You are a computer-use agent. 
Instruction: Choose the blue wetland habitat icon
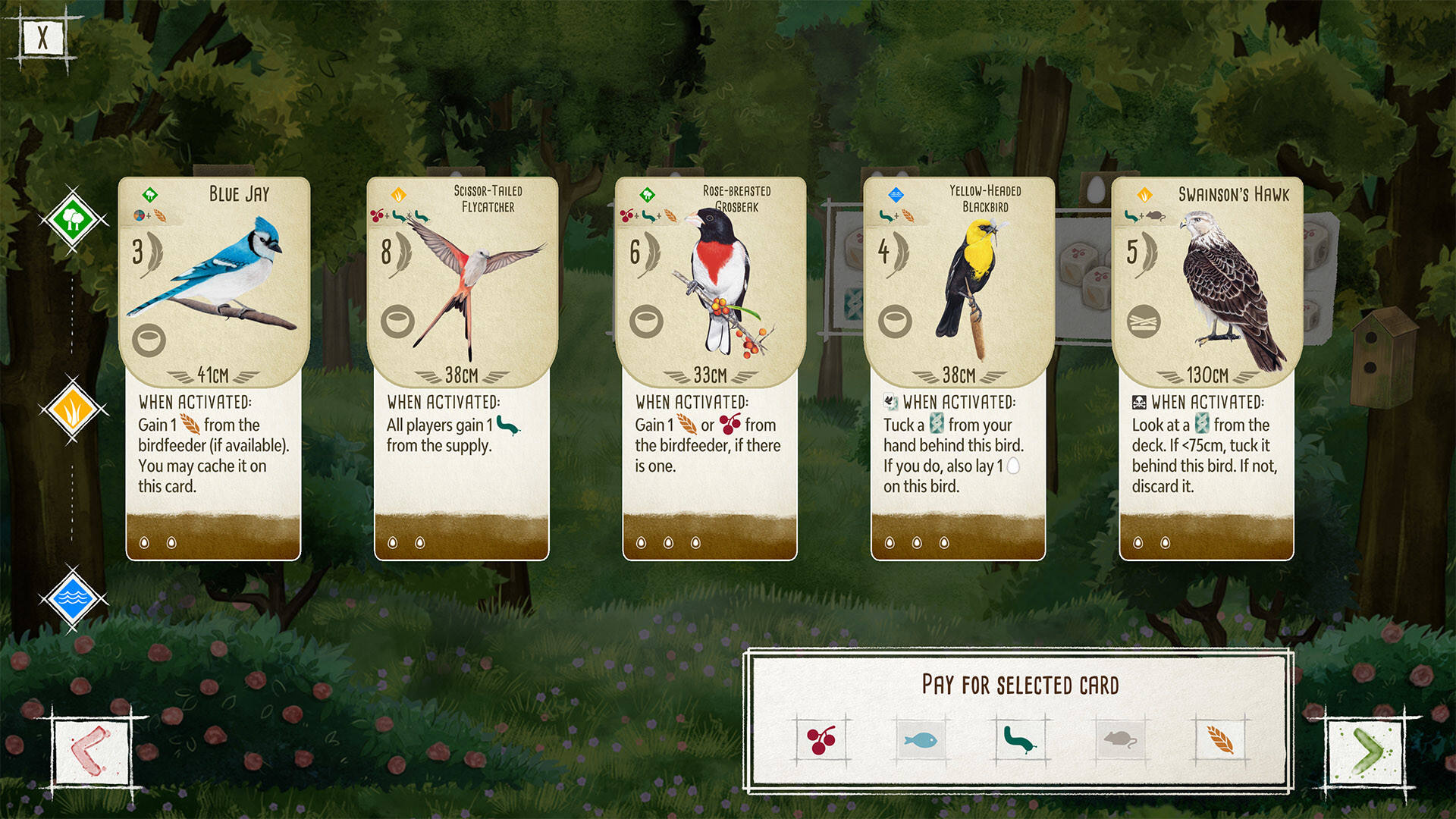point(73,598)
